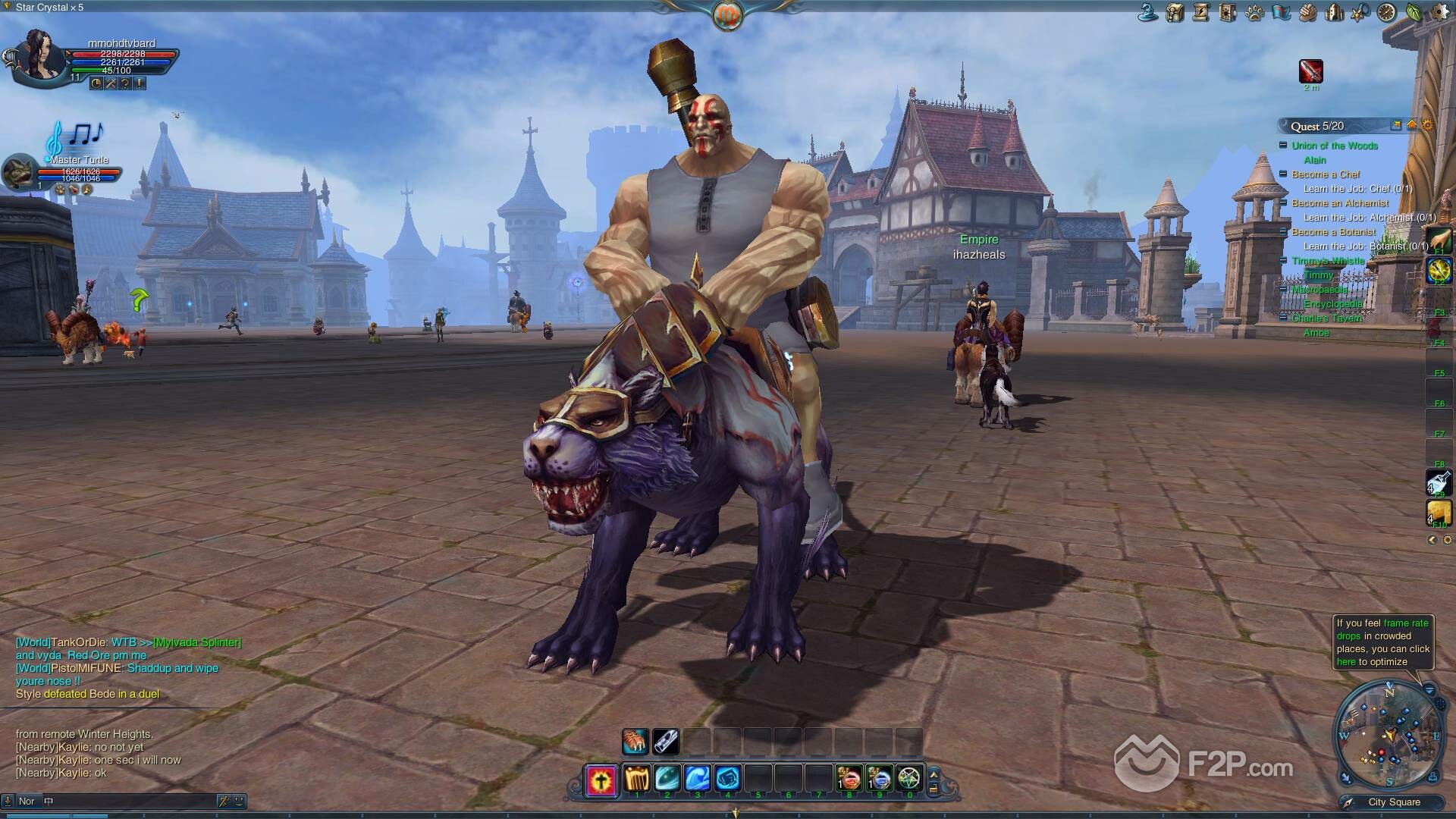Select the Master Turtle pet portrait

click(20, 174)
